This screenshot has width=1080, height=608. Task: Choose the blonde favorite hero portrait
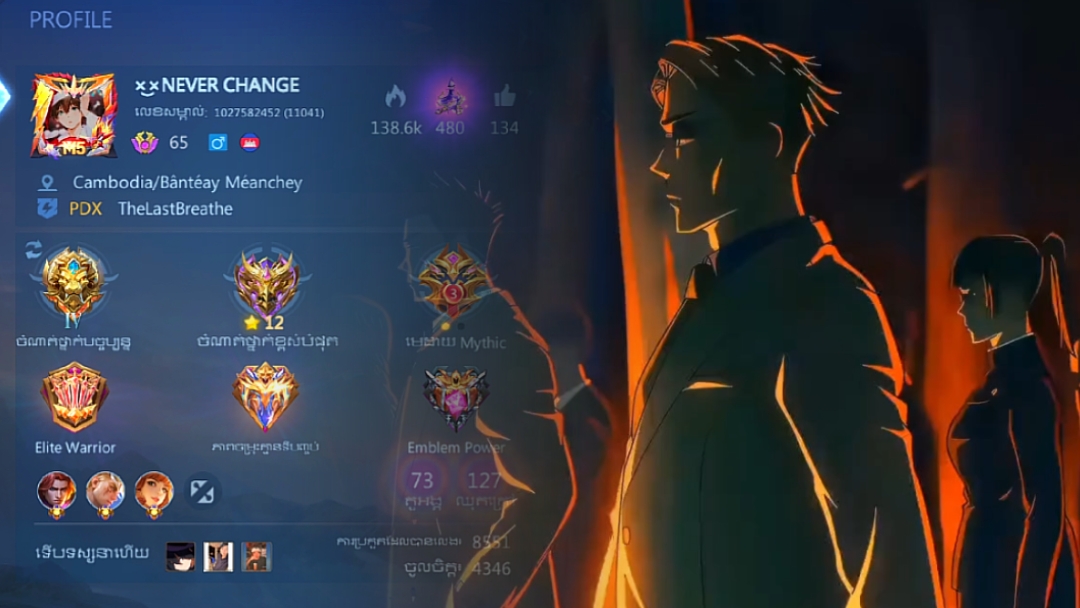point(106,491)
